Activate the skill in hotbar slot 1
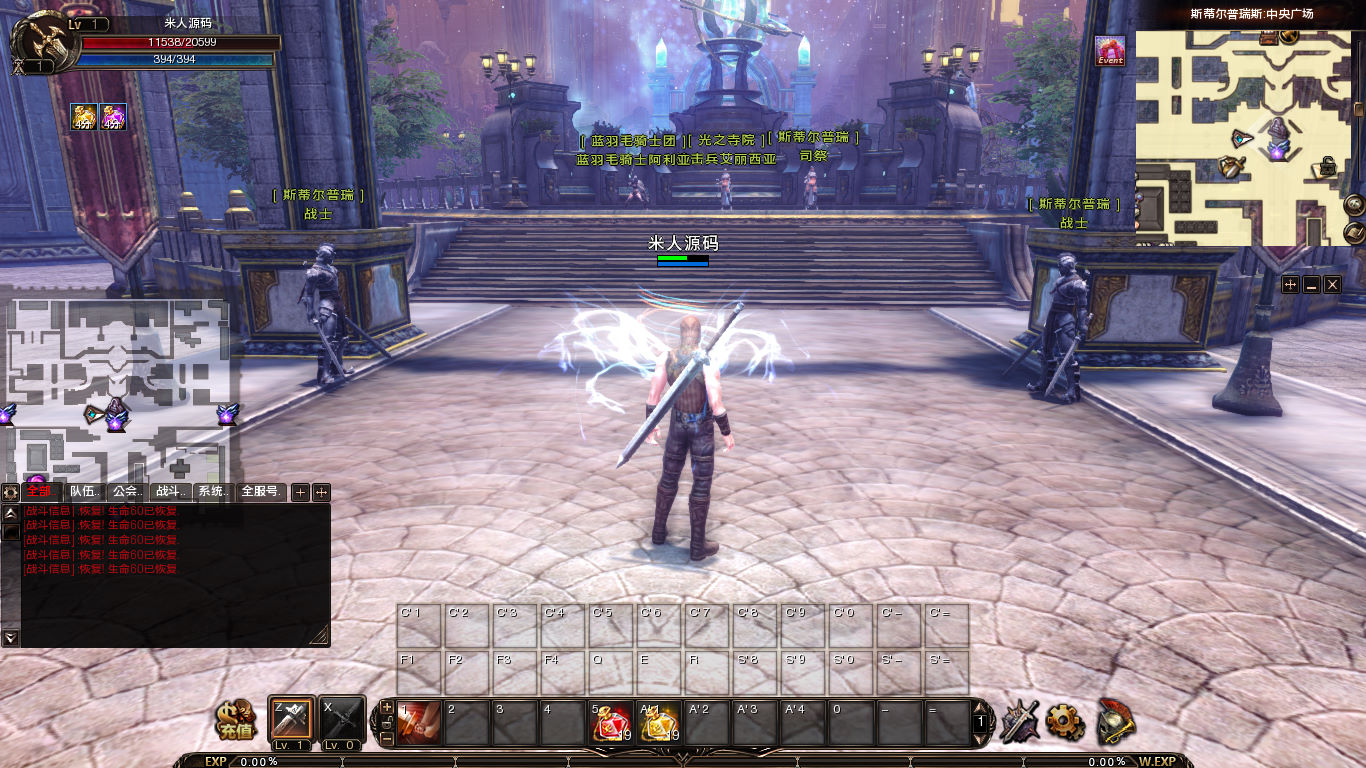Screen dimensions: 1366x768 (x=419, y=722)
